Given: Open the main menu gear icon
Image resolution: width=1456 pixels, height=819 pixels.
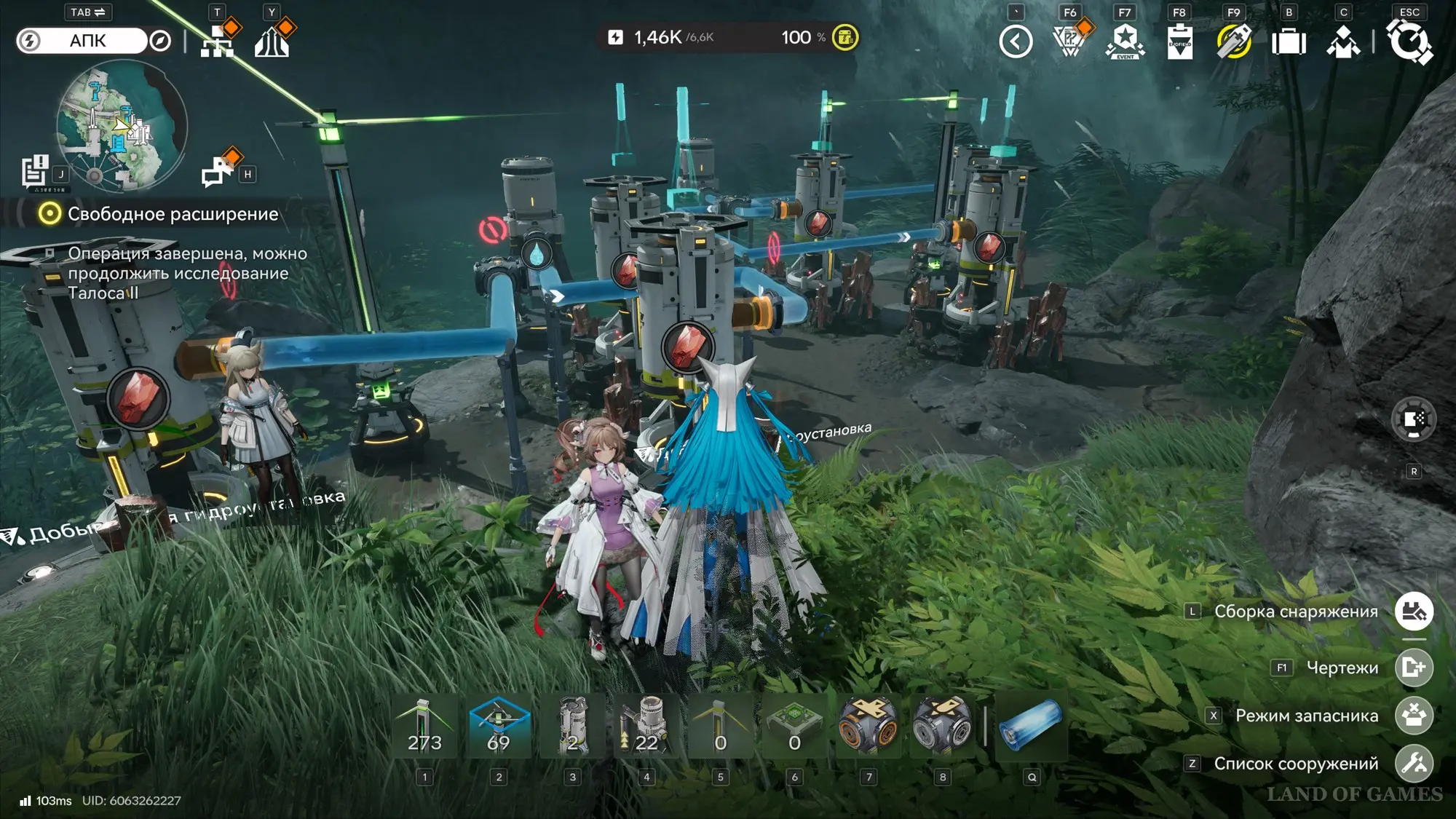Looking at the screenshot, I should 1409,41.
